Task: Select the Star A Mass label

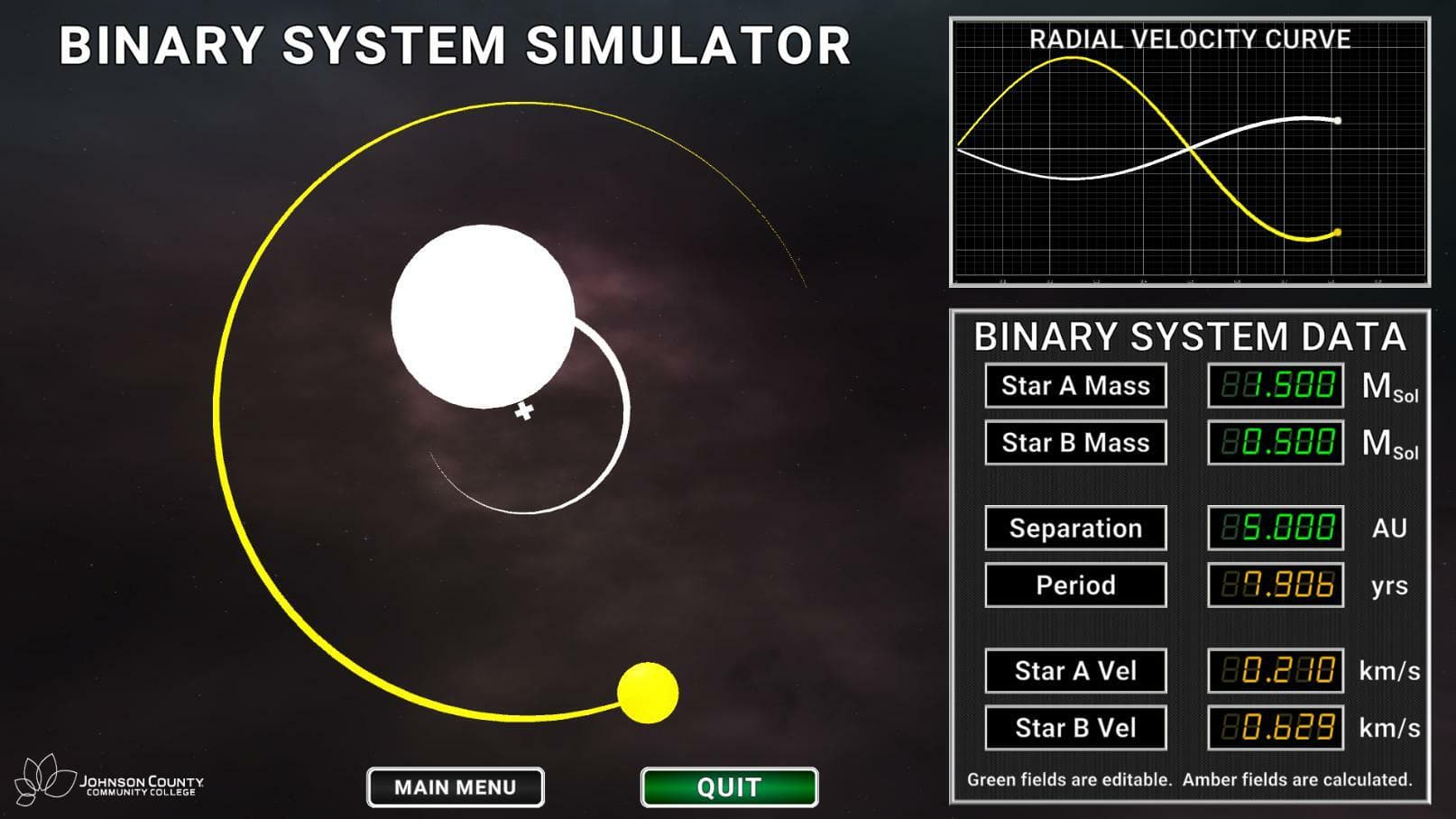Action: [1075, 385]
